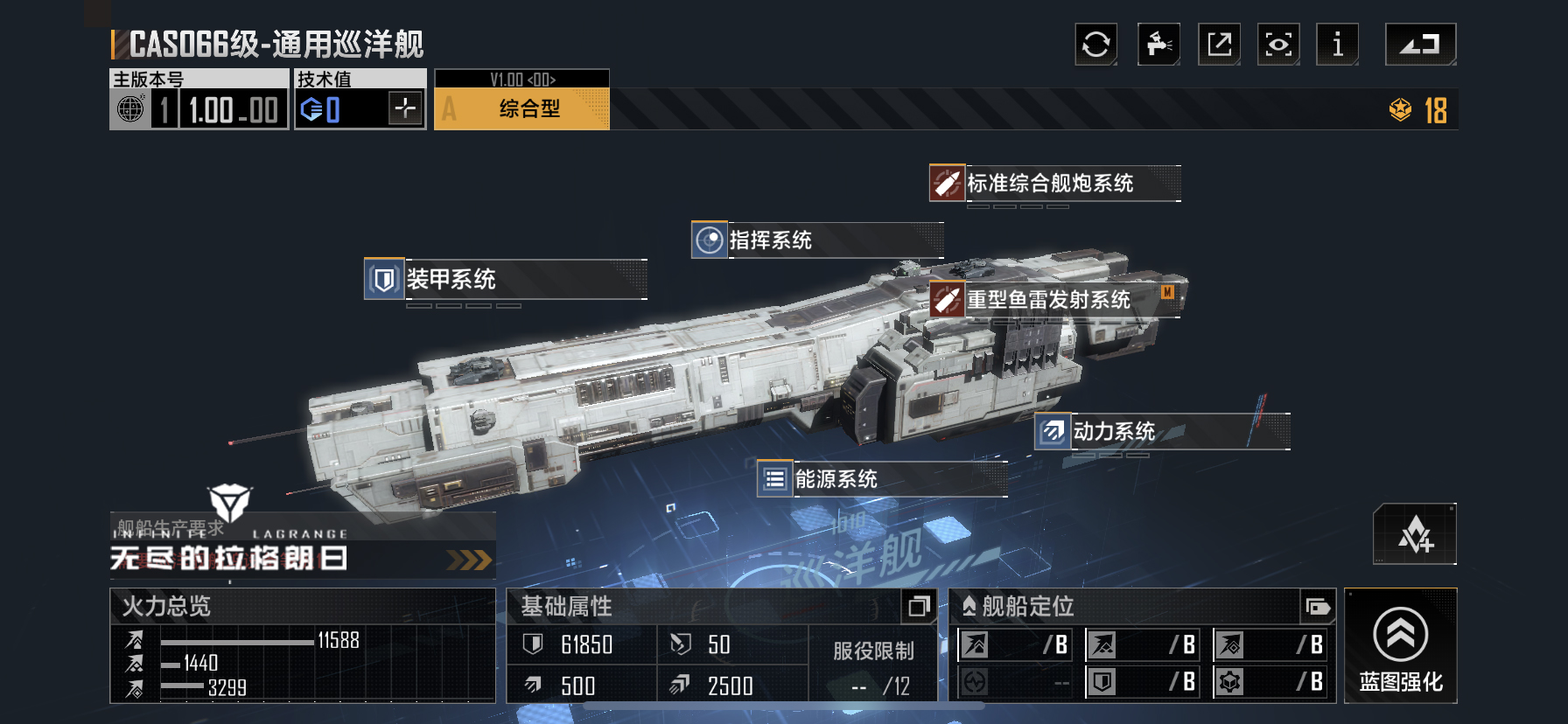Click the circular refresh arrows icon
The height and width of the screenshot is (724, 1568).
pos(1095,45)
